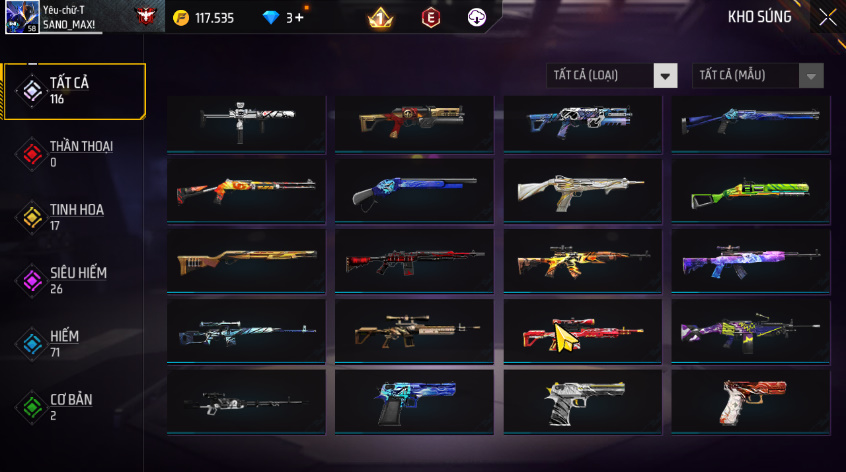Select the green shotgun skin
The image size is (846, 472).
(750, 191)
